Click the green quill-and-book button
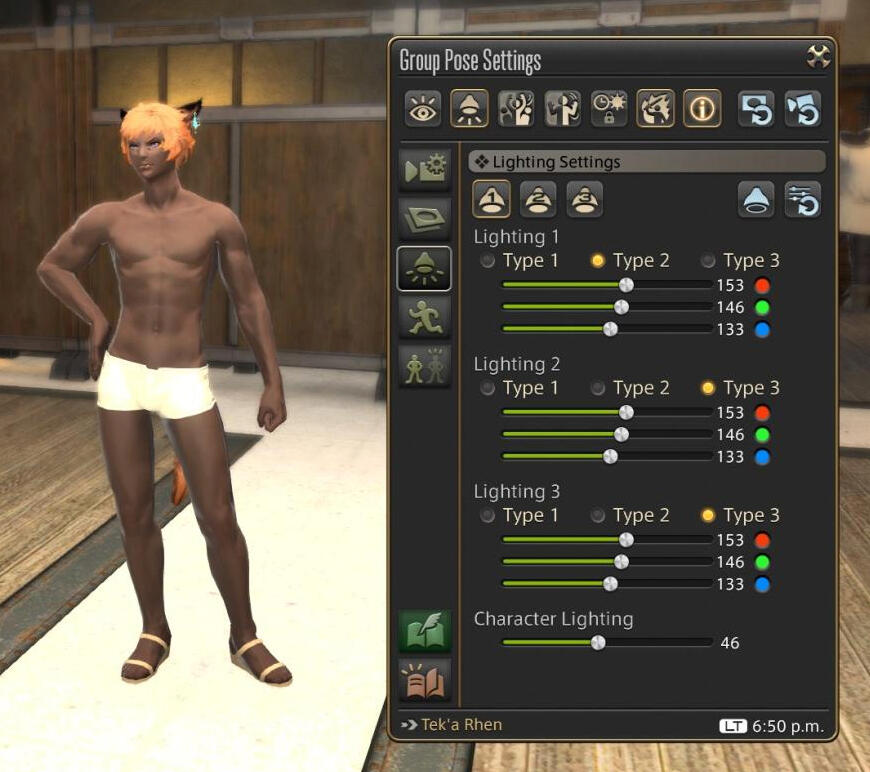 click(424, 631)
